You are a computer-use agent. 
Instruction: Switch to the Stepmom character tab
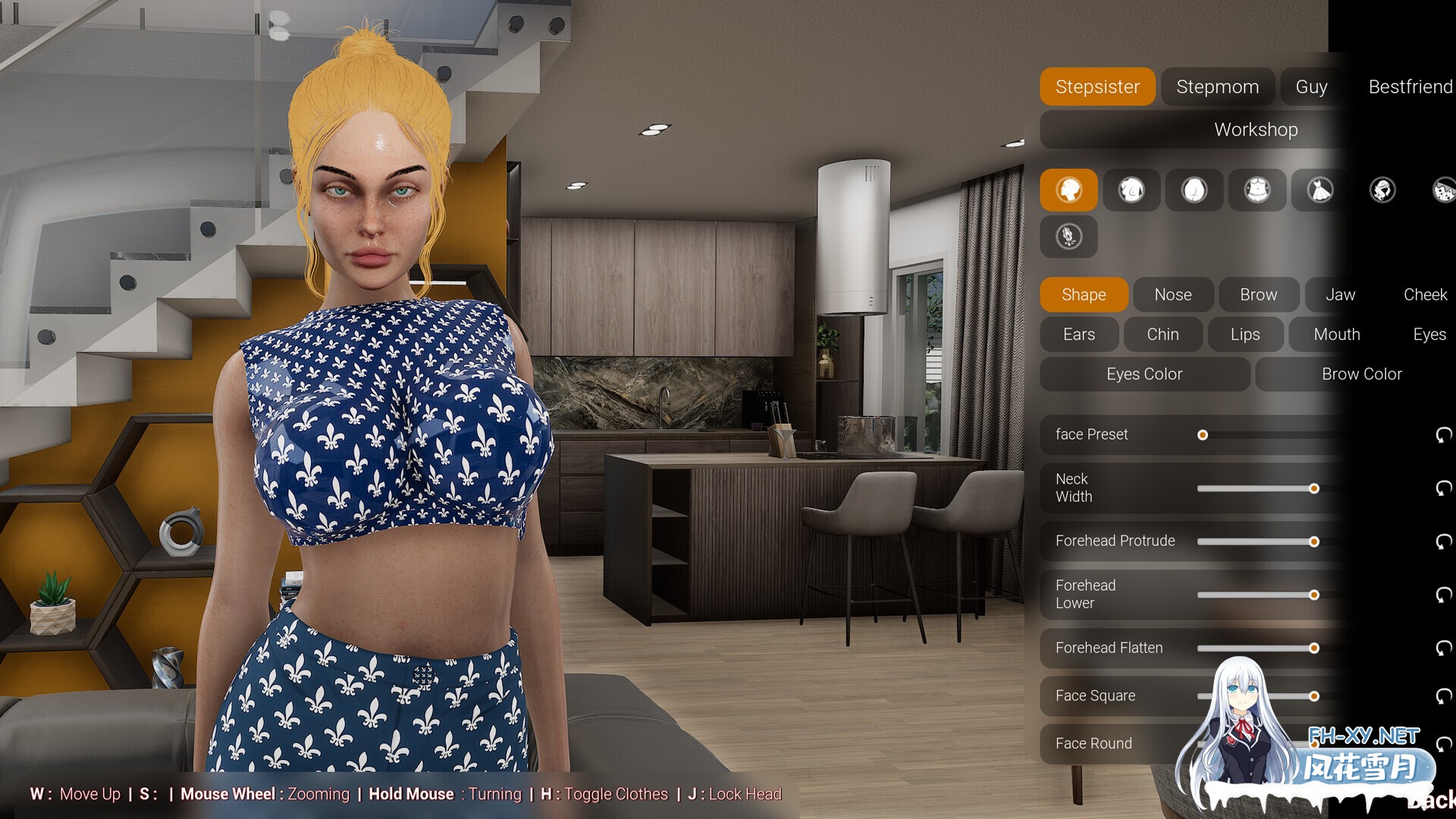(1217, 86)
